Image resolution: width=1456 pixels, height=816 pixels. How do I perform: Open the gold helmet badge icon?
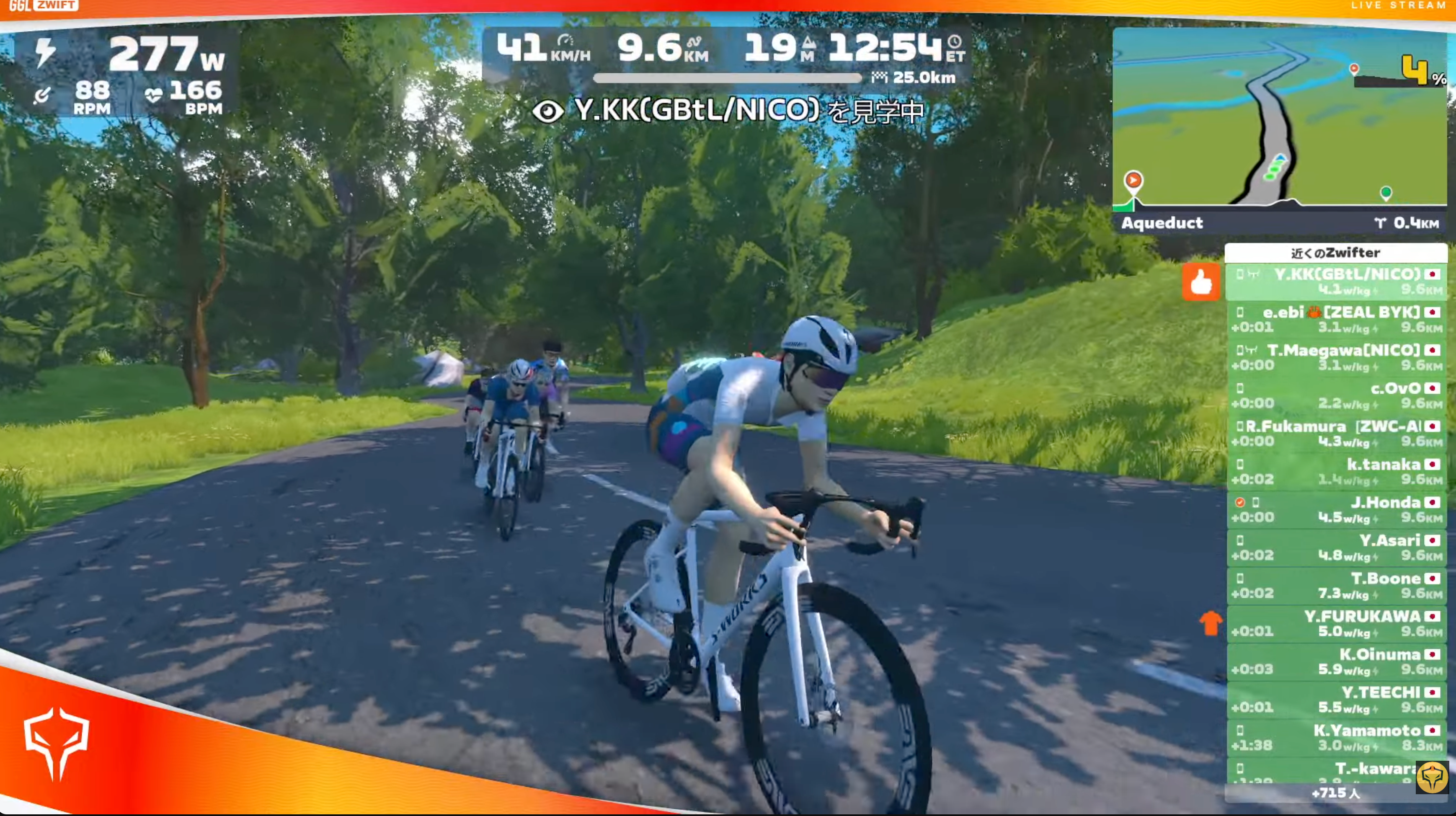coord(1431,777)
